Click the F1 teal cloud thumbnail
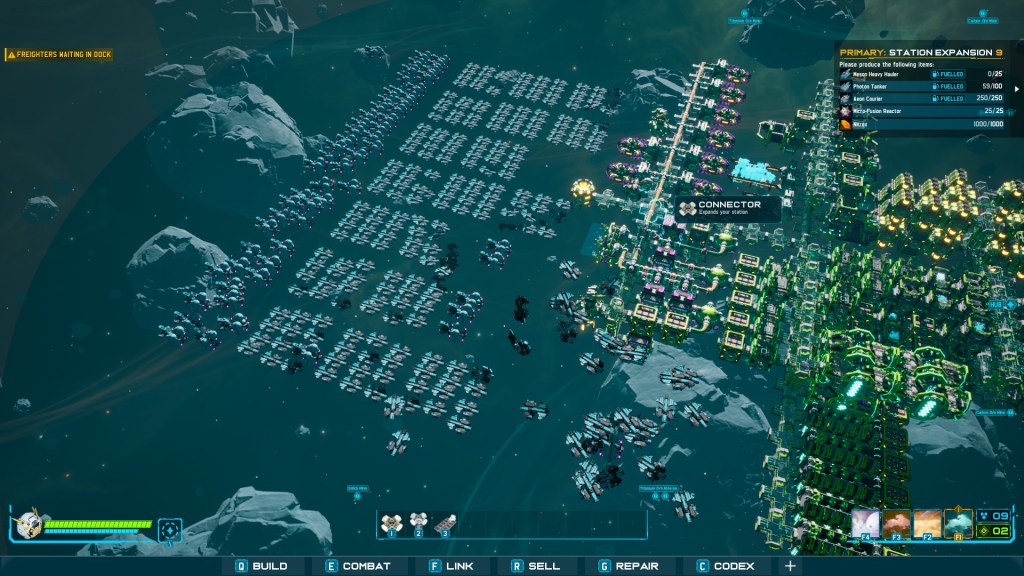Screen dimensions: 1024x576 [x=958, y=523]
